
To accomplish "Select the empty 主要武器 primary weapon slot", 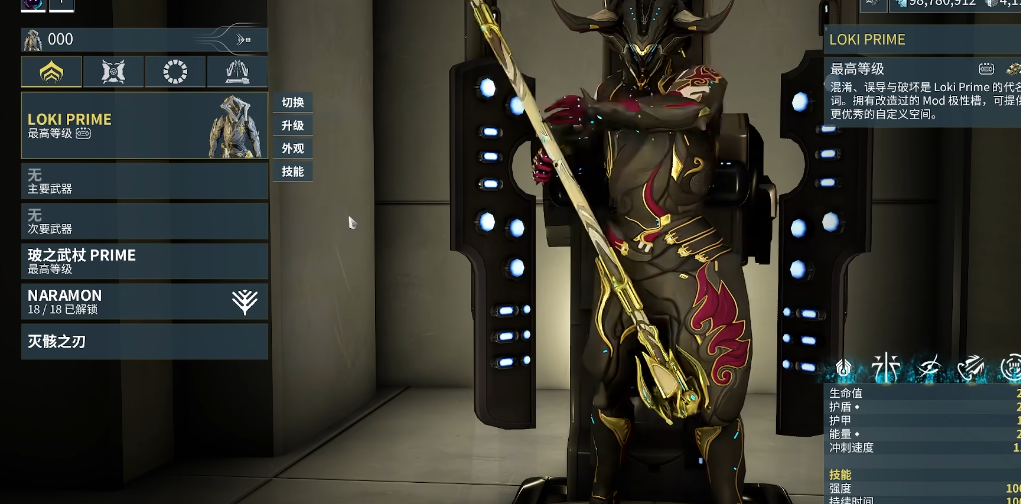I will tap(144, 181).
